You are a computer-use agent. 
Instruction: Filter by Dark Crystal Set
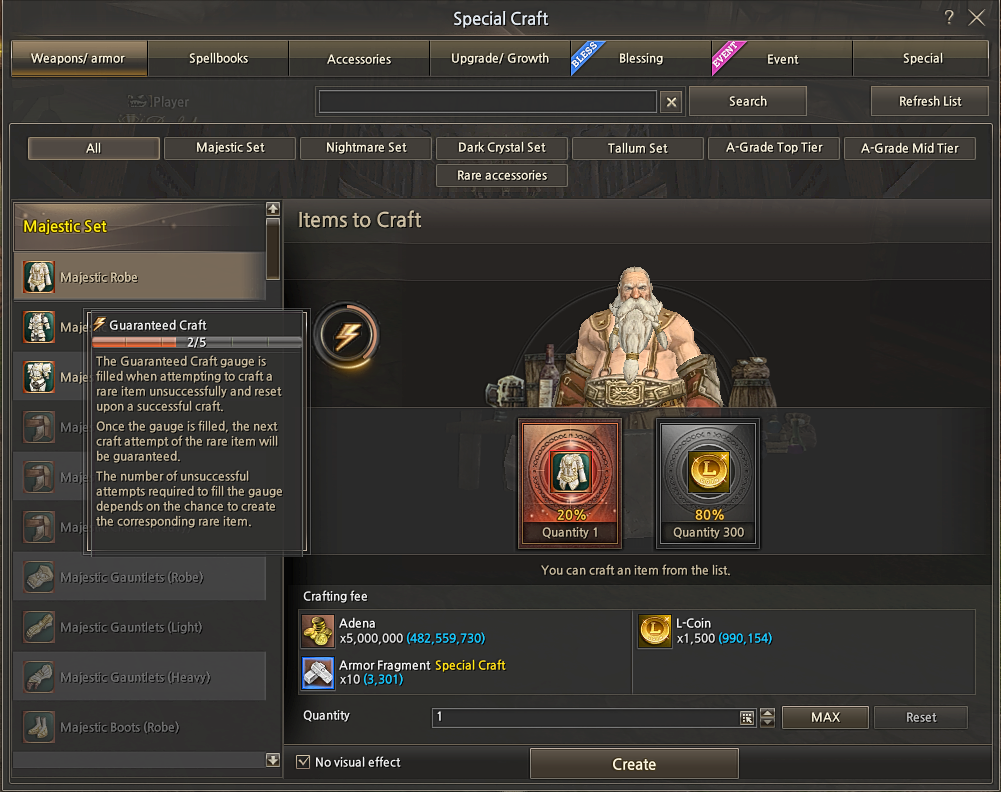(x=502, y=148)
